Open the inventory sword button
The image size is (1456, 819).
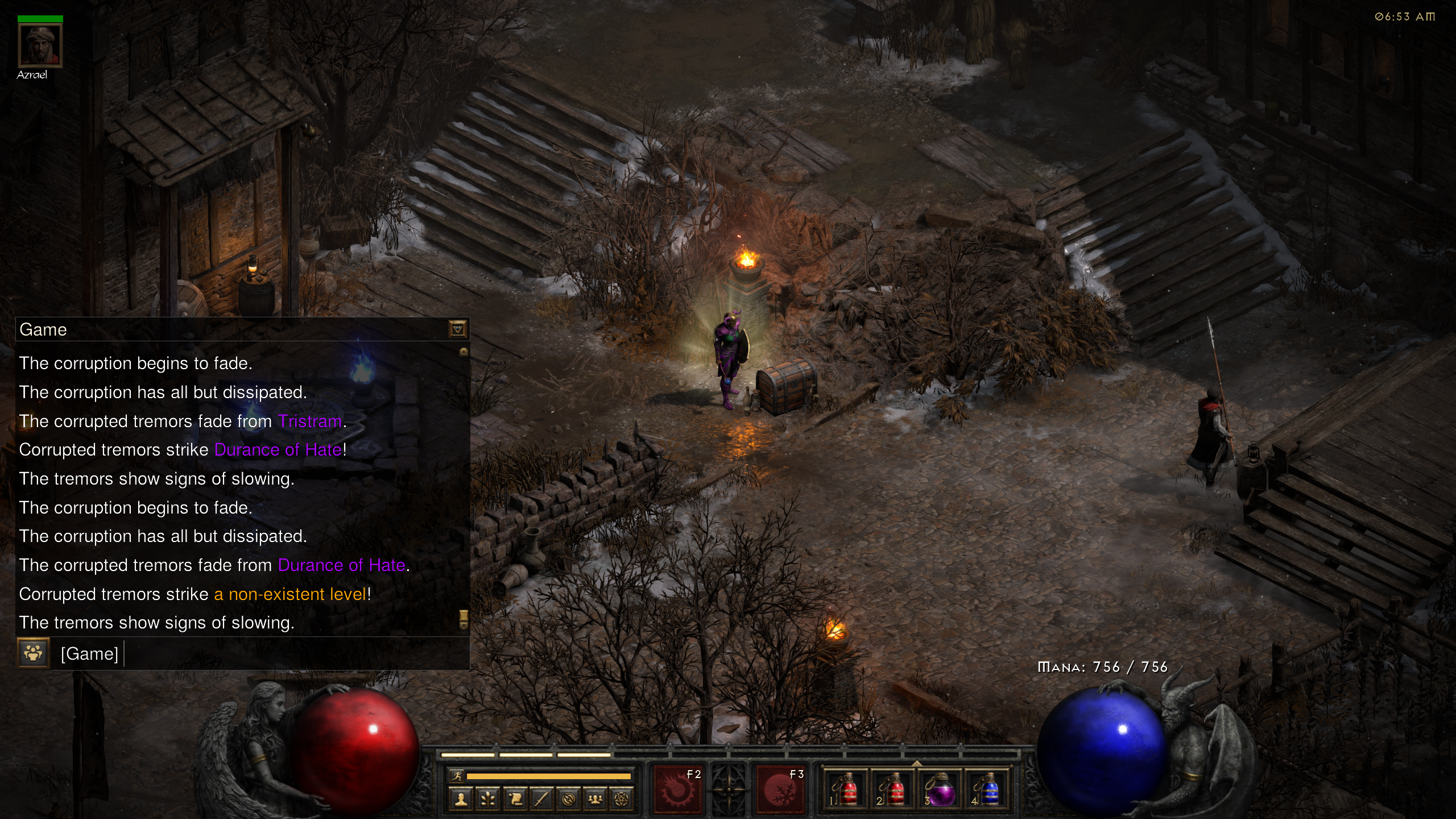(x=541, y=800)
